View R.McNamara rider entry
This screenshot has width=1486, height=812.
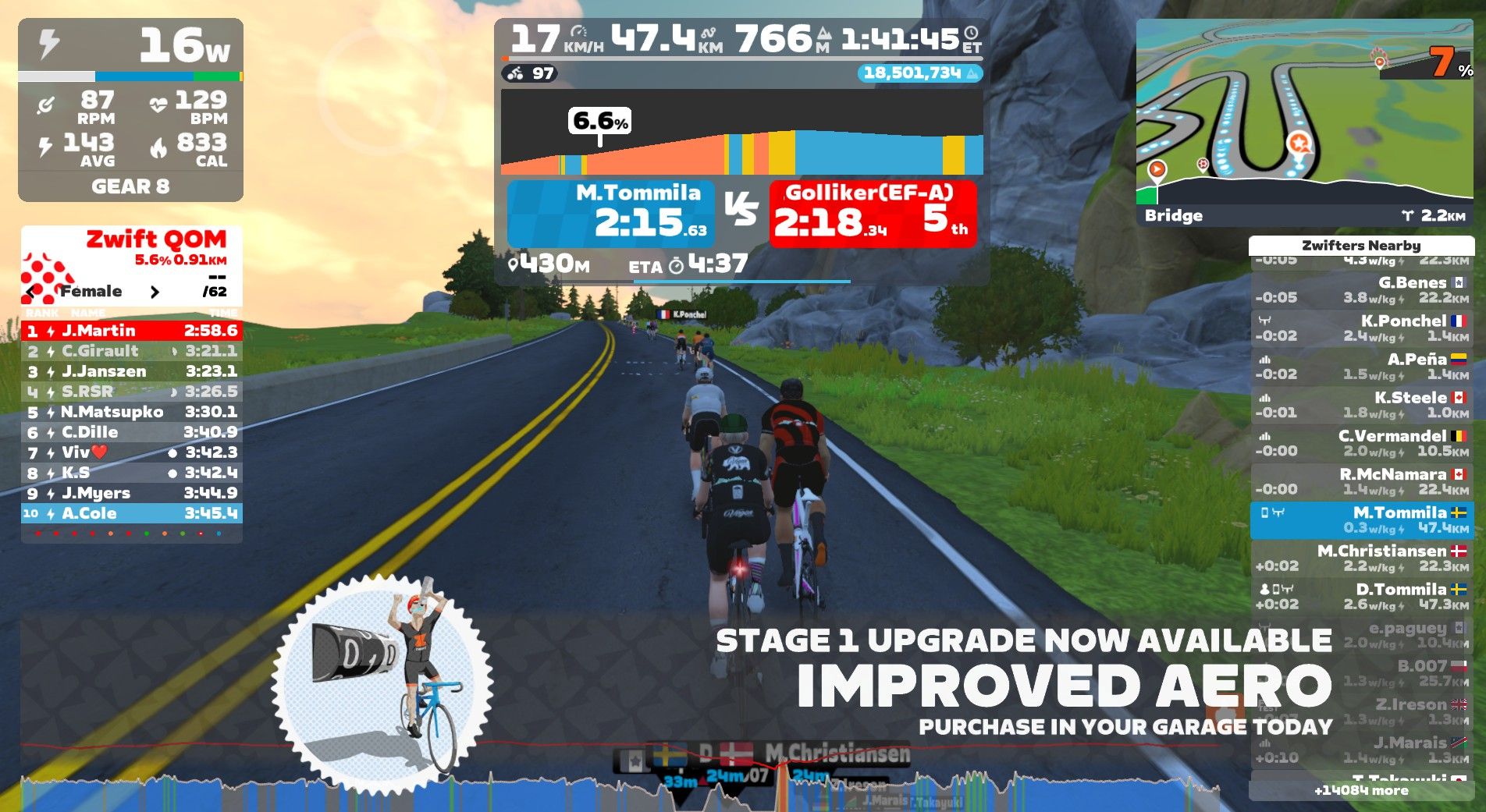(x=1361, y=481)
